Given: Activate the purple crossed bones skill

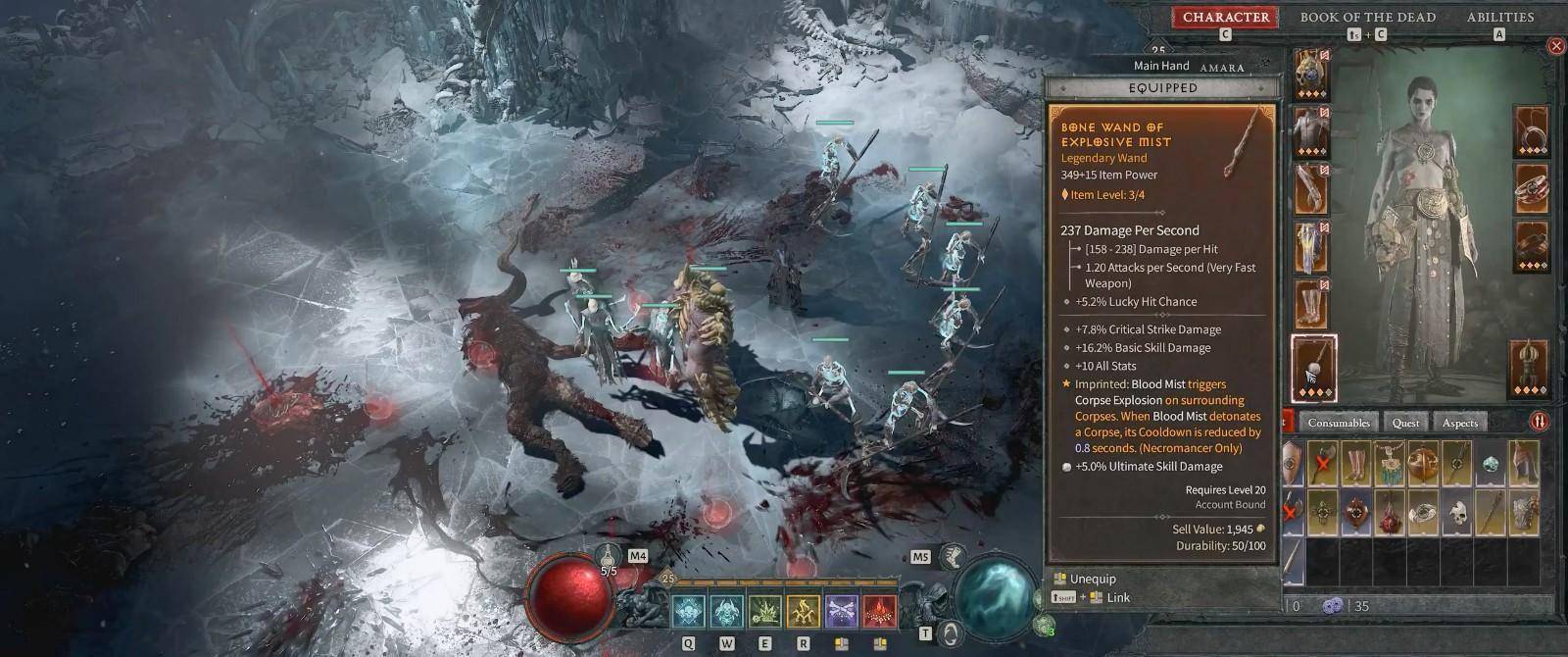Looking at the screenshot, I should coord(842,612).
